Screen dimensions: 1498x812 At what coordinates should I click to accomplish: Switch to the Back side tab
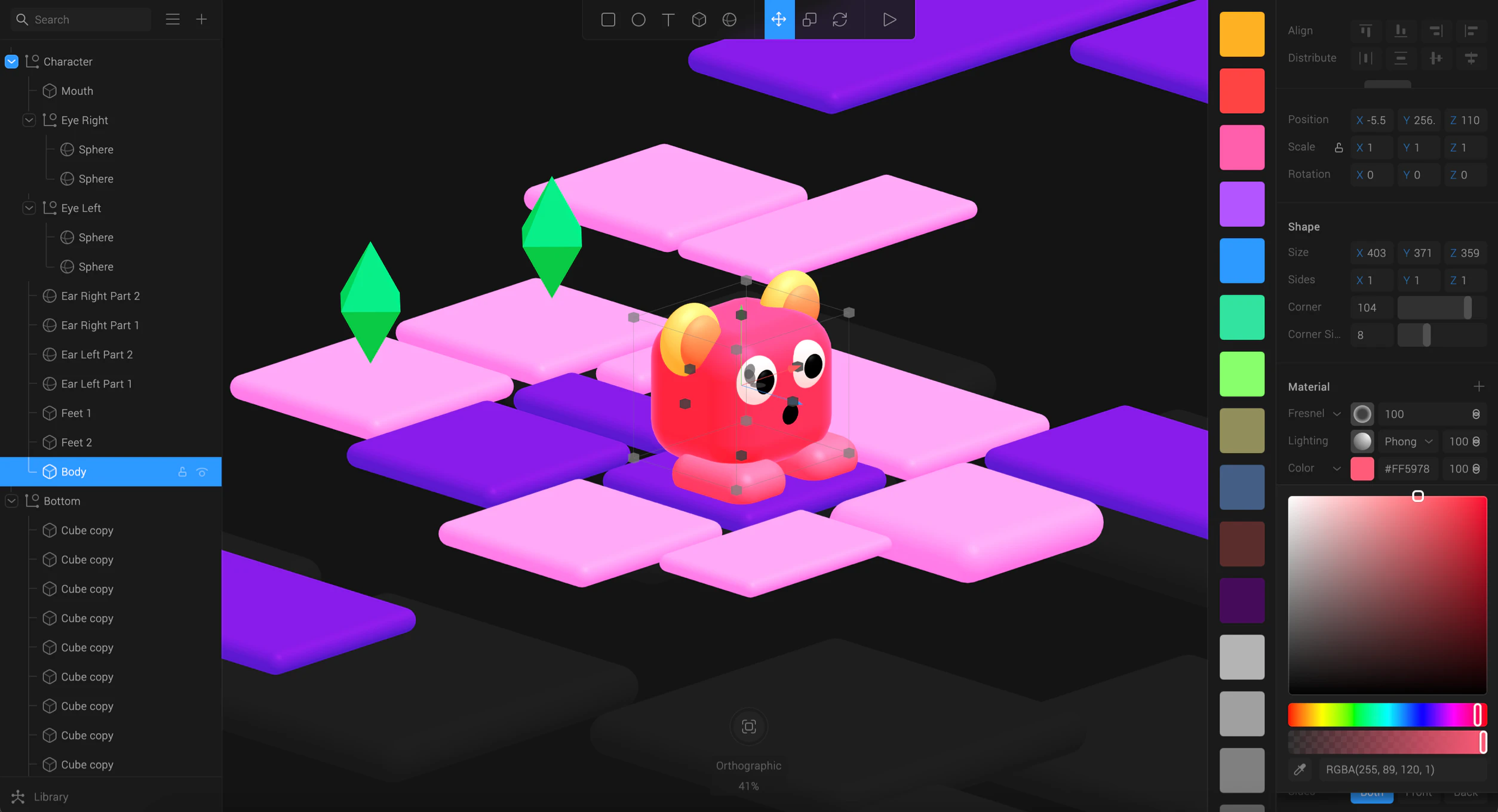point(1466,793)
